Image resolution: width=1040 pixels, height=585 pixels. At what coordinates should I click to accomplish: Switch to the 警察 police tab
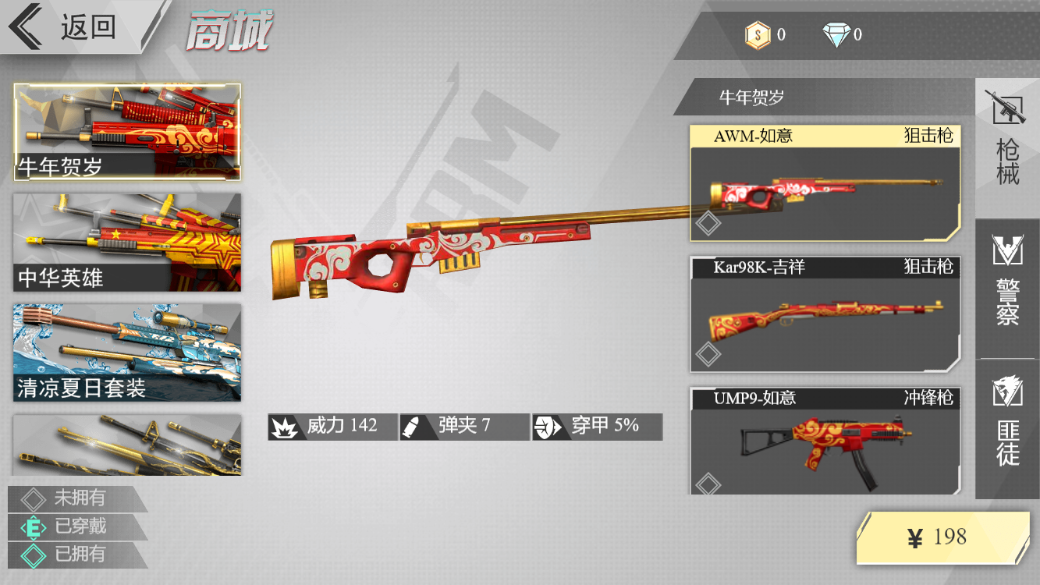1007,285
